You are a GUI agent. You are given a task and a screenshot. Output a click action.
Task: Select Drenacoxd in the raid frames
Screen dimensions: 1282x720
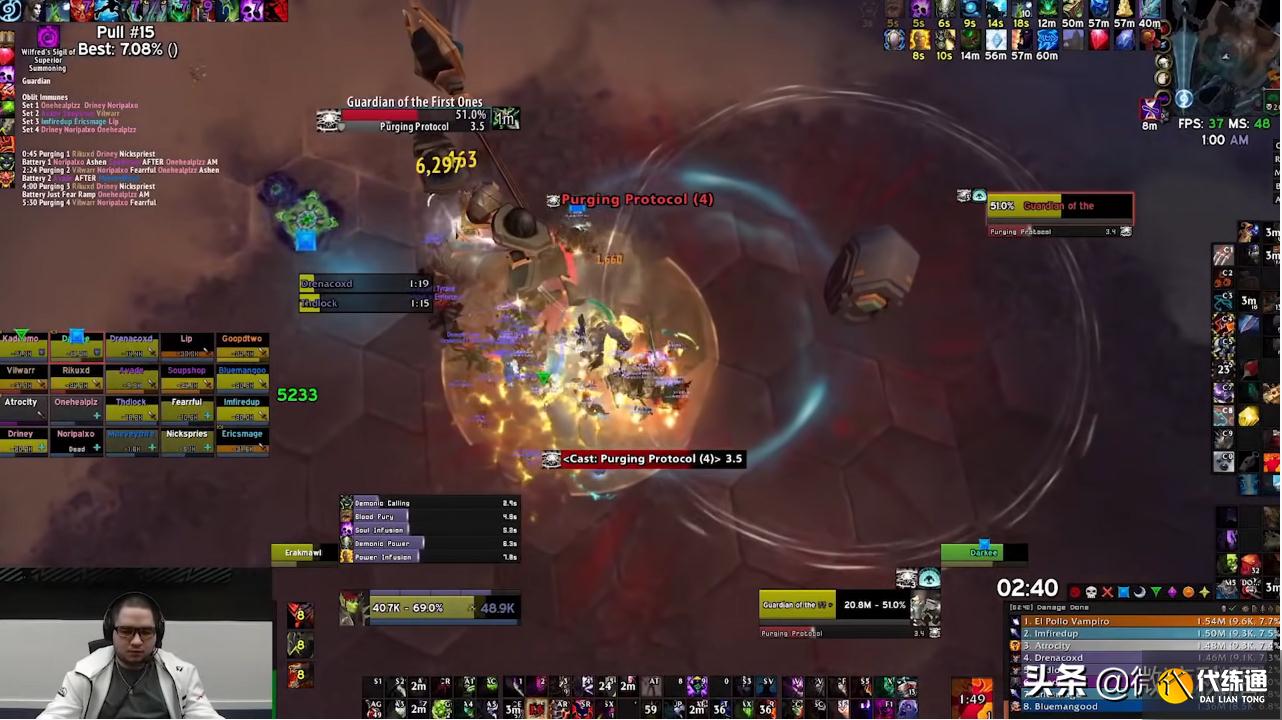[131, 346]
